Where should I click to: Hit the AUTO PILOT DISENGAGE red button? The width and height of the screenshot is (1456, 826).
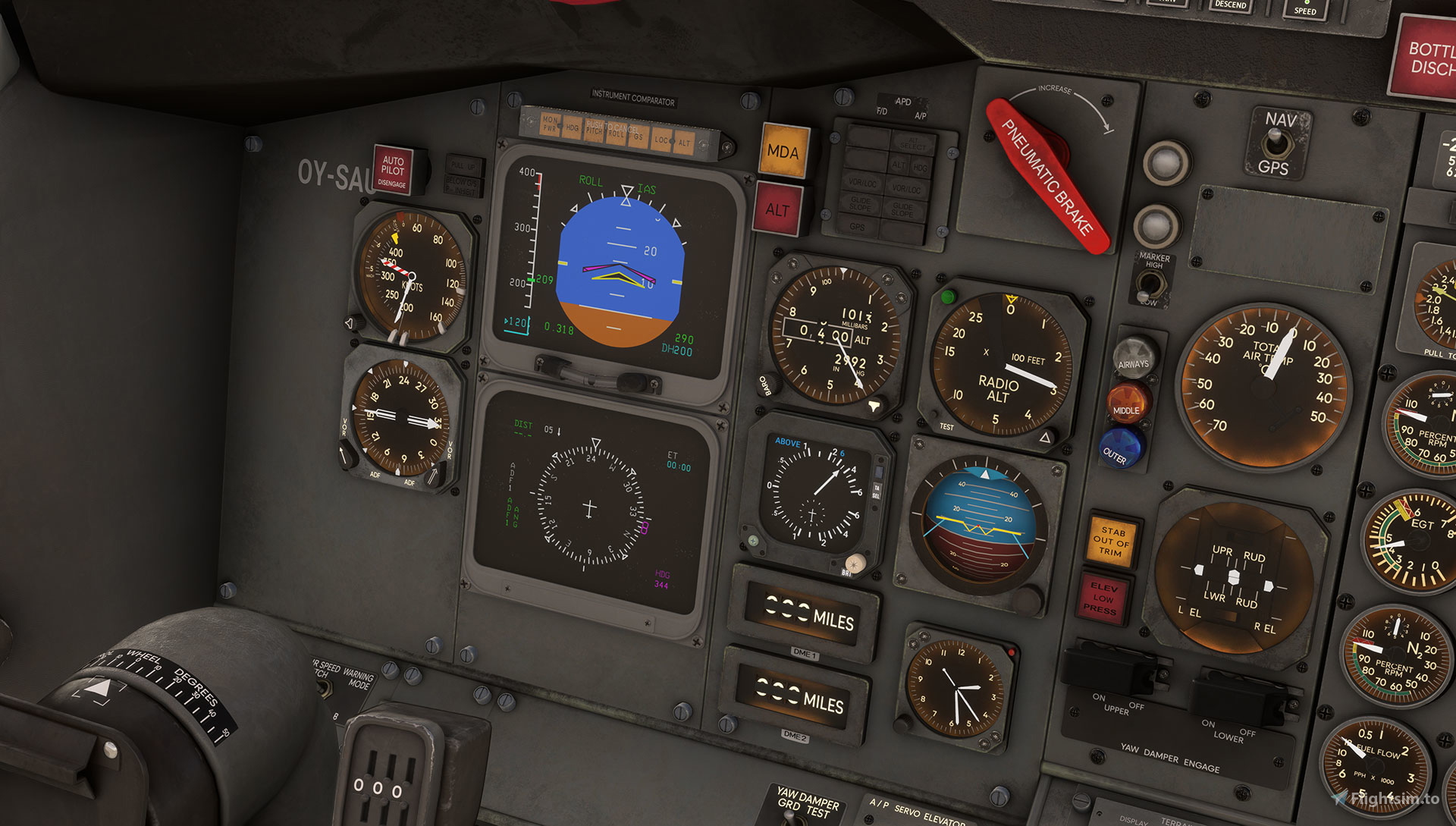[x=393, y=170]
